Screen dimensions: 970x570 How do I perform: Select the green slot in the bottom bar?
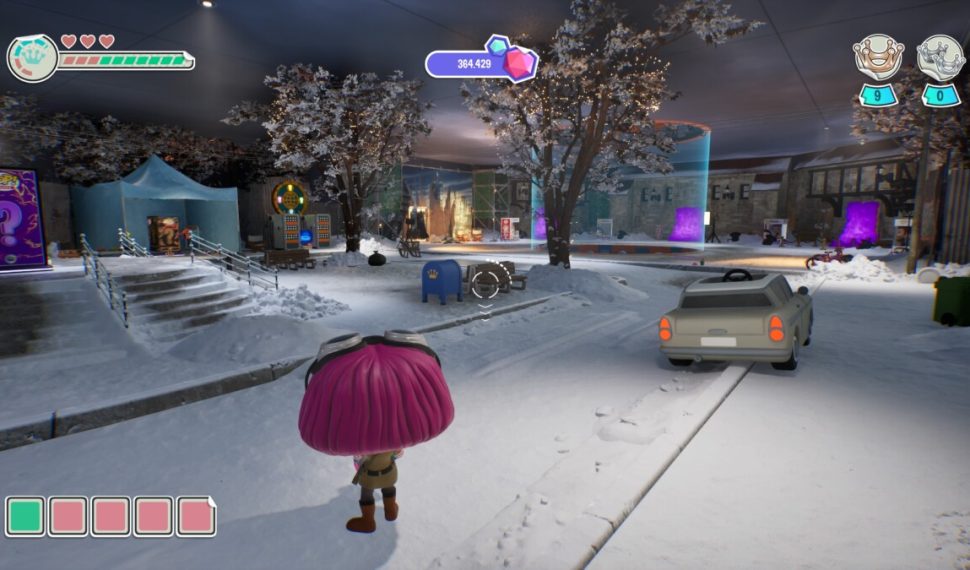point(26,516)
